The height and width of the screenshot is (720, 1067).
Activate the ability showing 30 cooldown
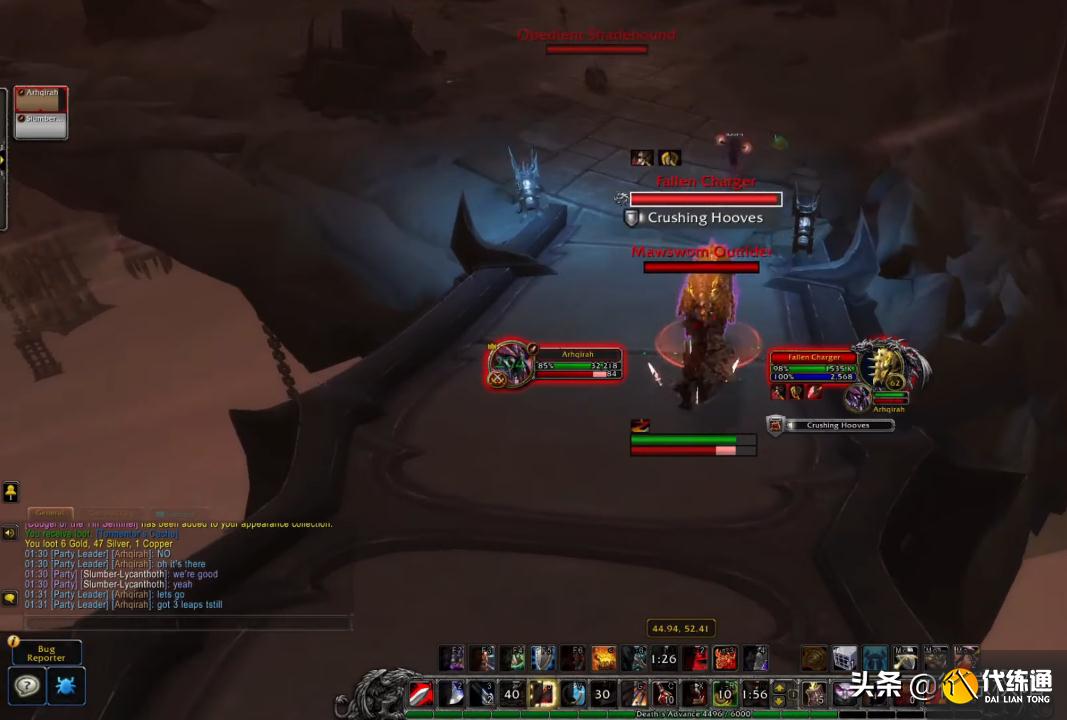pos(602,694)
